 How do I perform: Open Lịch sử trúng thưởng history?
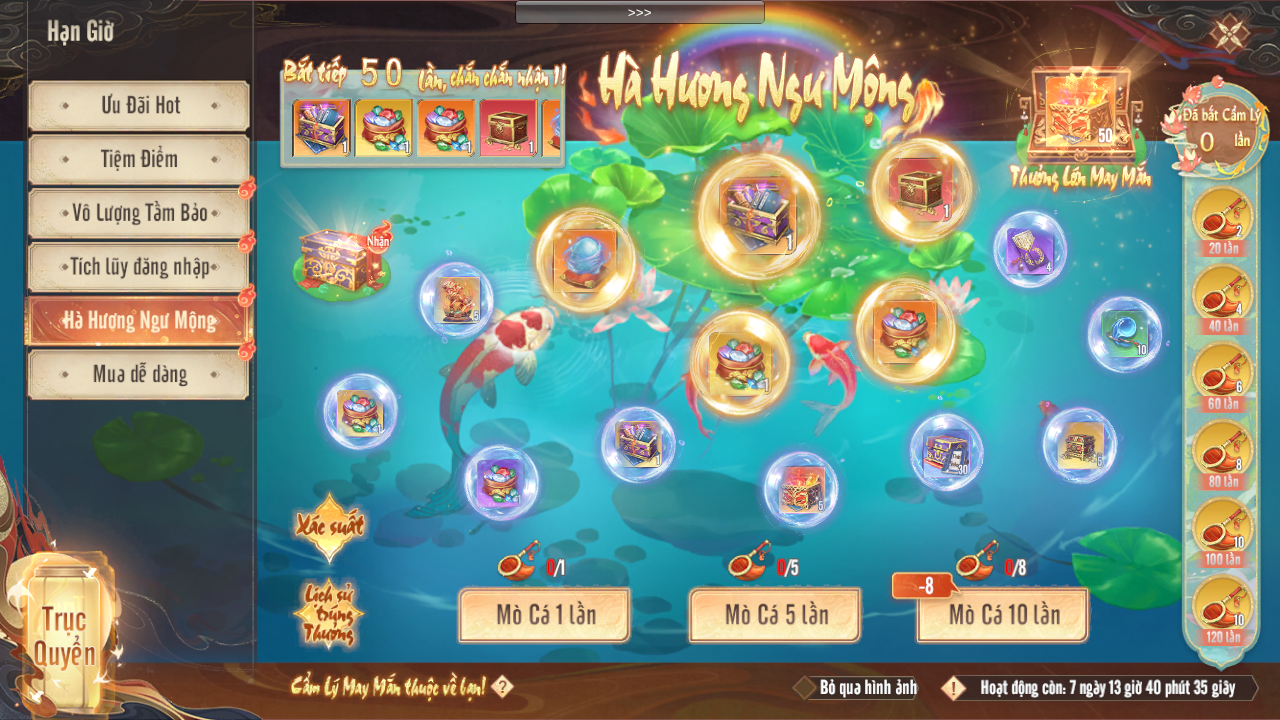pos(329,612)
